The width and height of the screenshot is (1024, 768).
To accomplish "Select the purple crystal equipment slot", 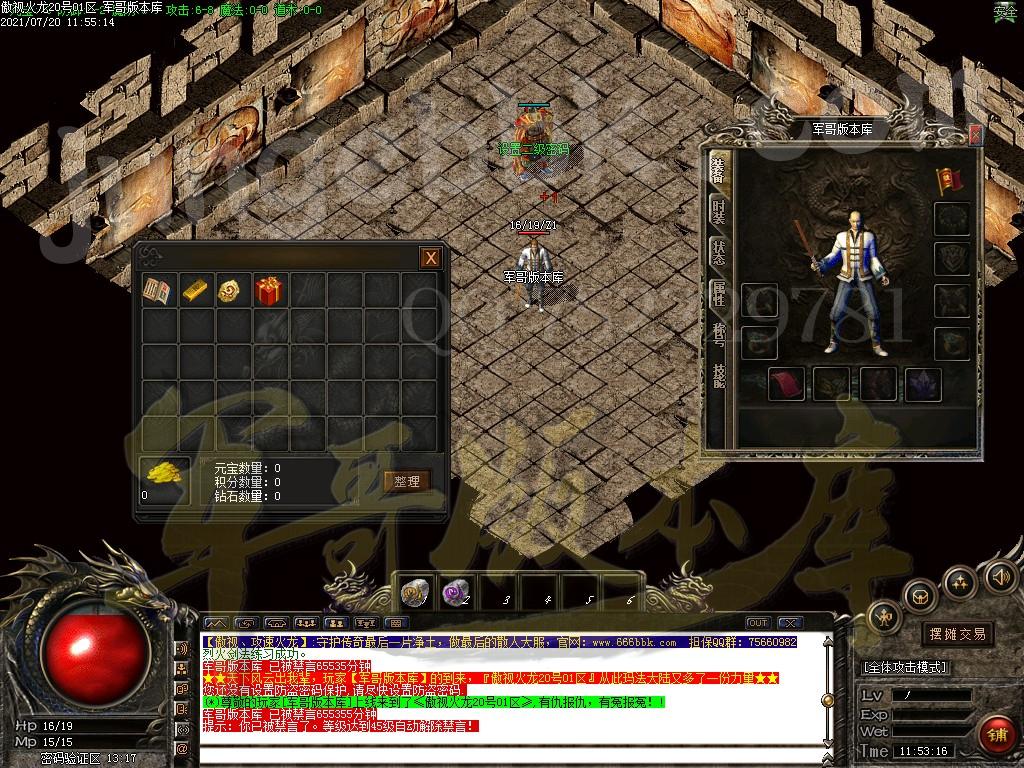I will 923,384.
